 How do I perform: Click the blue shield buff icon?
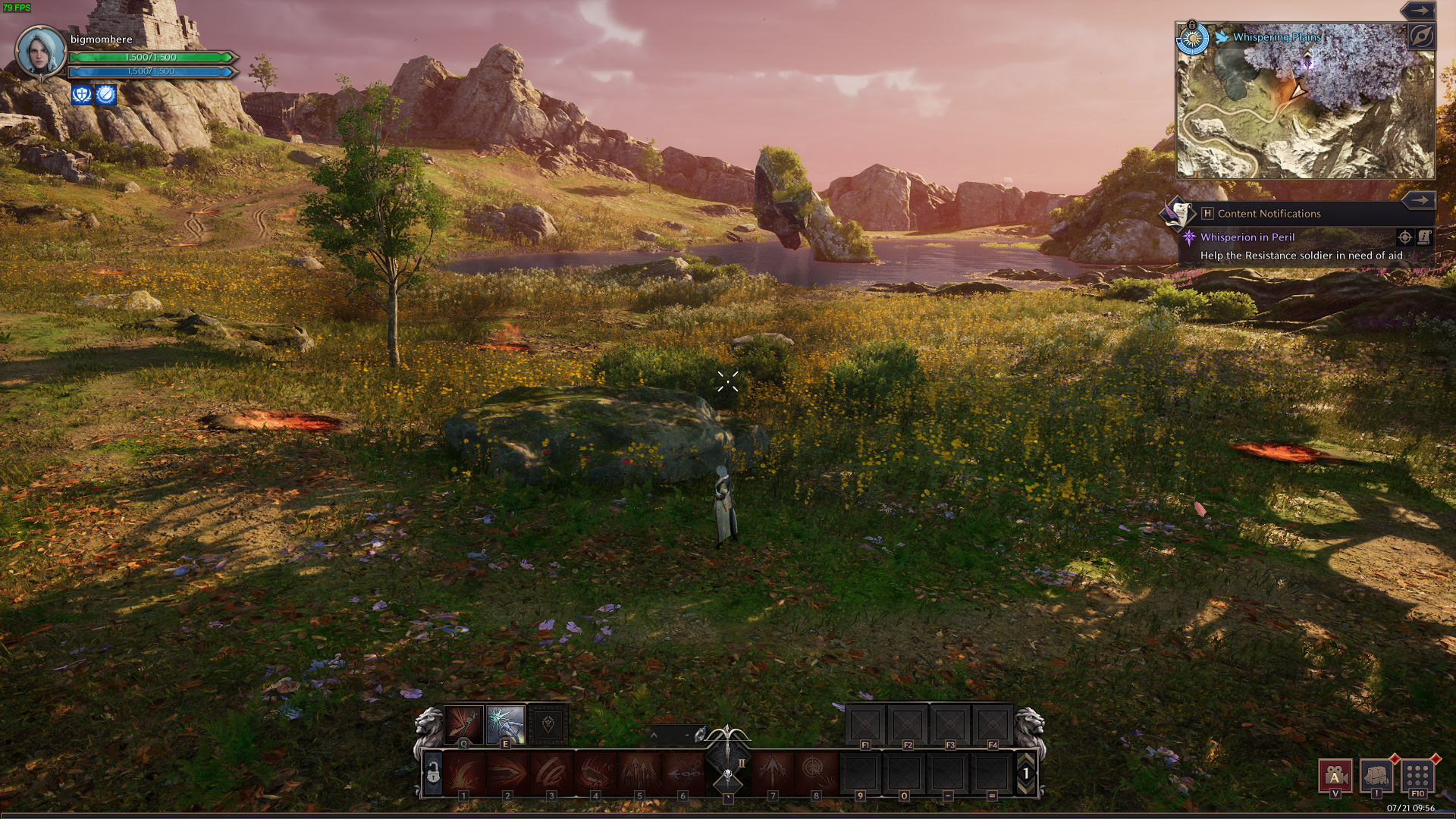[82, 94]
